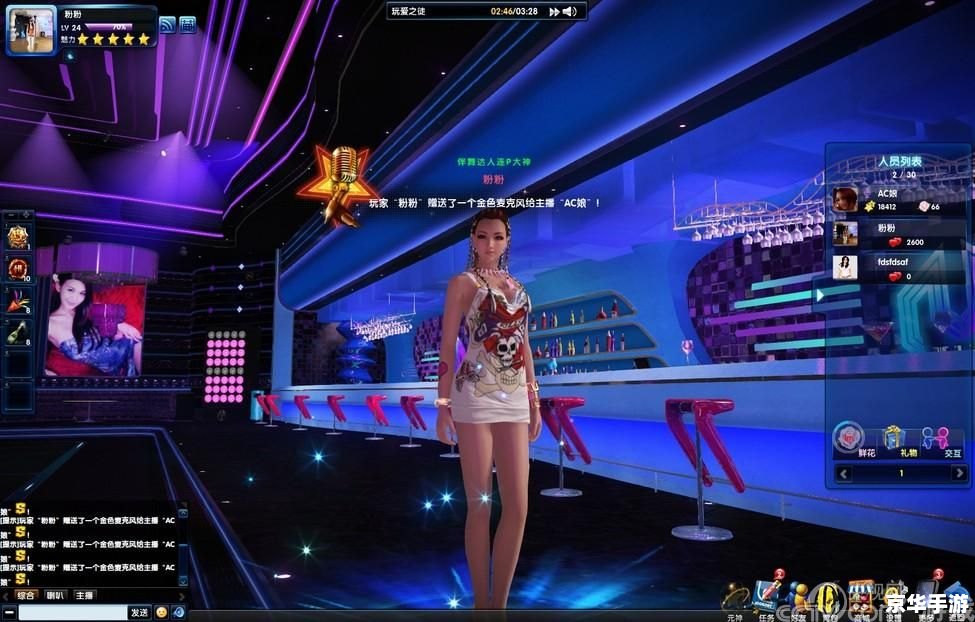Open the 鲜花 flower gift option
Image resolution: width=975 pixels, height=622 pixels.
click(848, 439)
